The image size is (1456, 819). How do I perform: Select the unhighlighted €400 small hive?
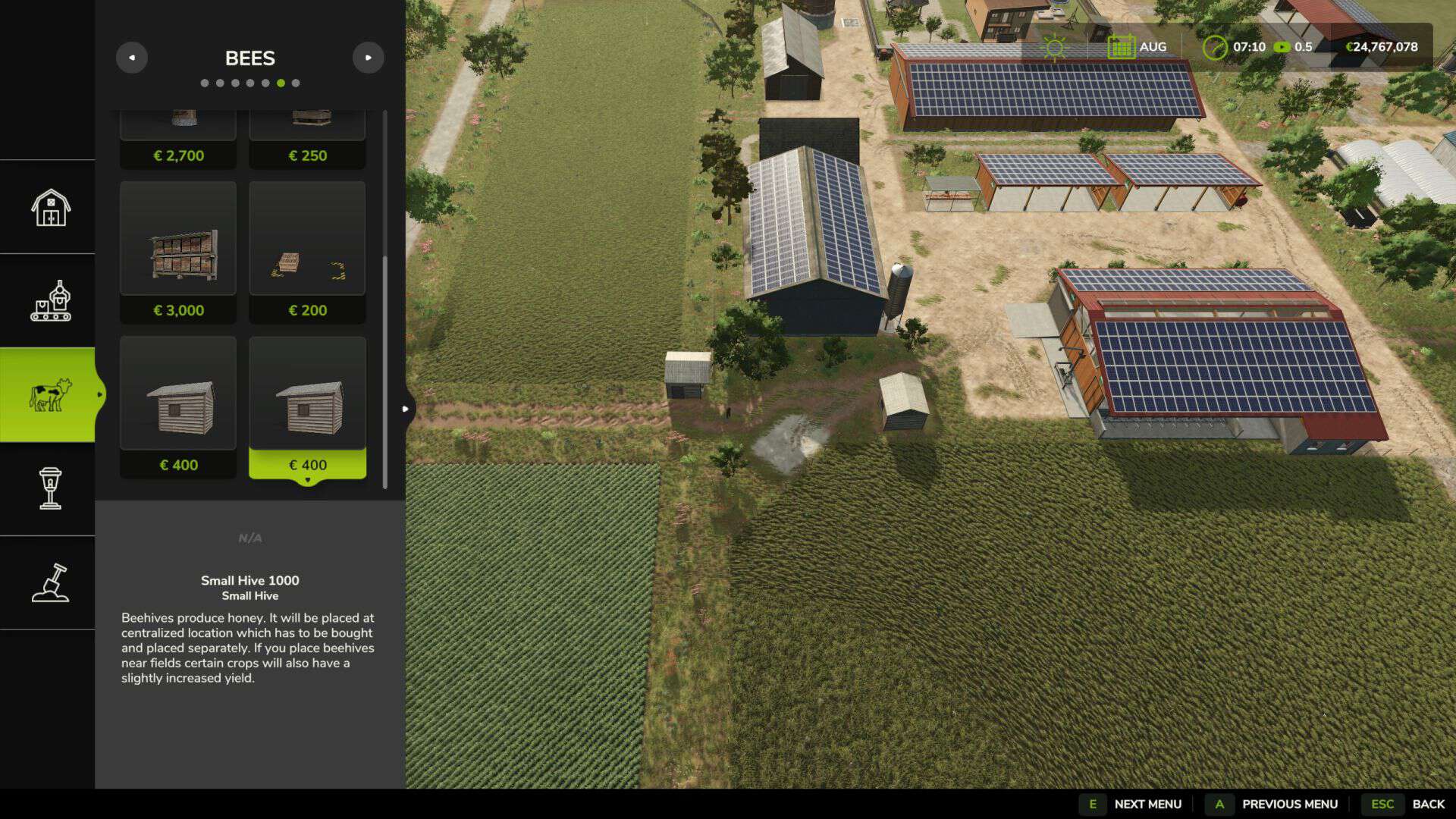178,407
